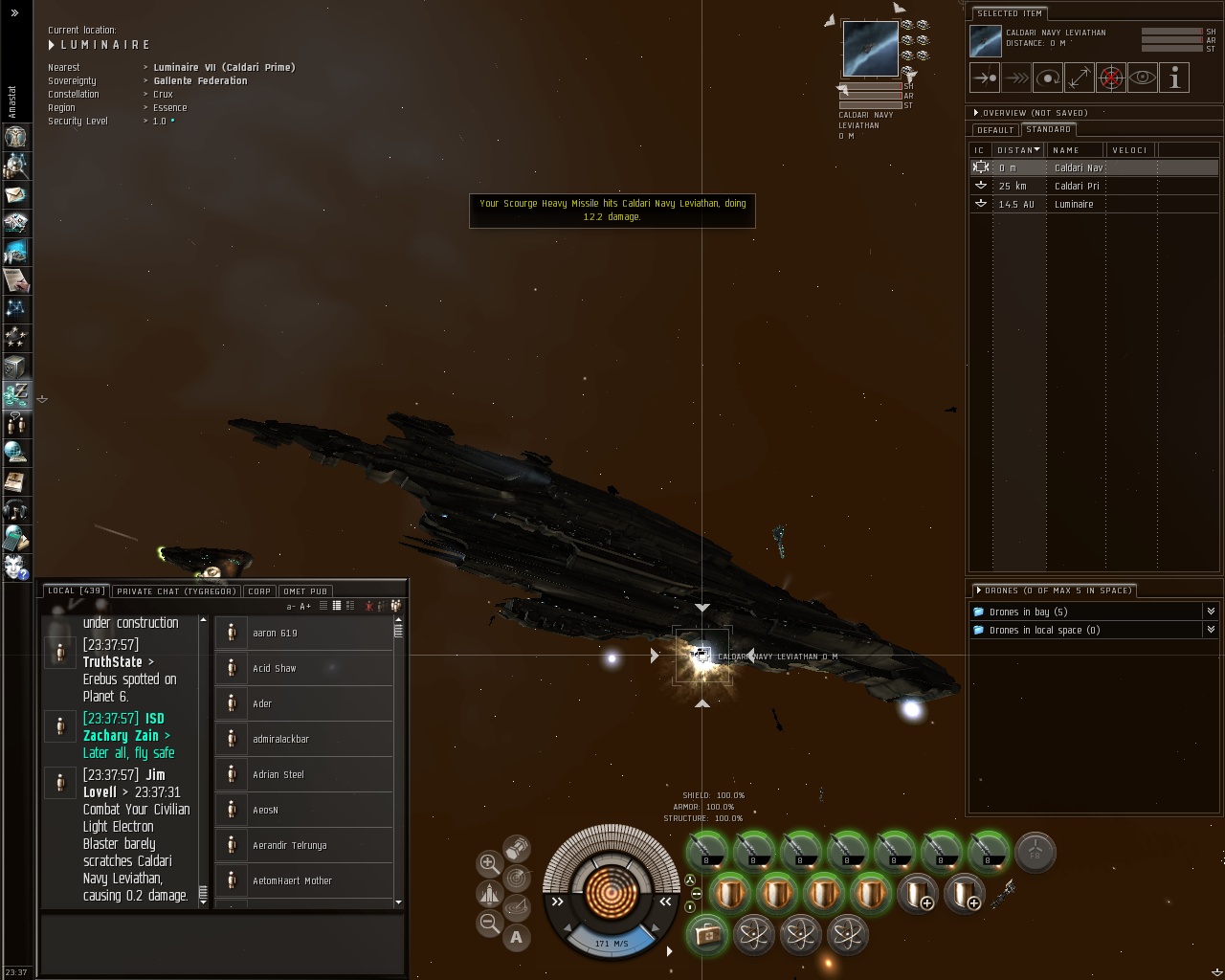Select Acid Shaw in the local member list
1225x980 pixels.
click(275, 668)
